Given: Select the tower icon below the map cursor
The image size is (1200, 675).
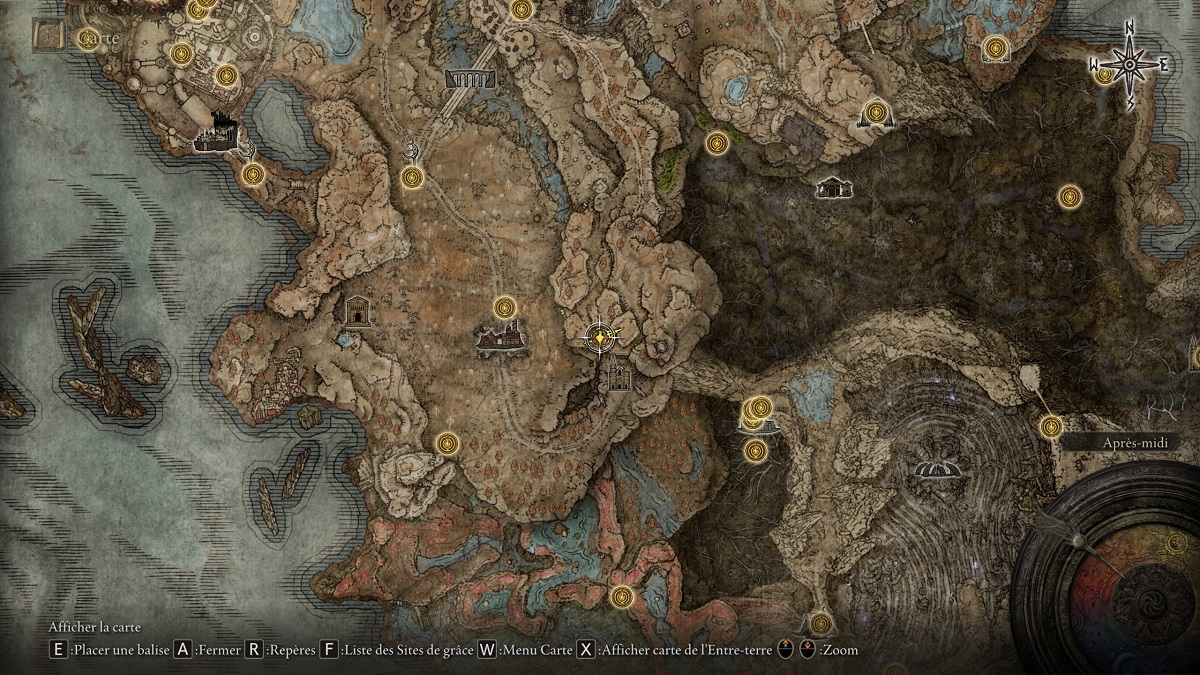Looking at the screenshot, I should (x=619, y=375).
